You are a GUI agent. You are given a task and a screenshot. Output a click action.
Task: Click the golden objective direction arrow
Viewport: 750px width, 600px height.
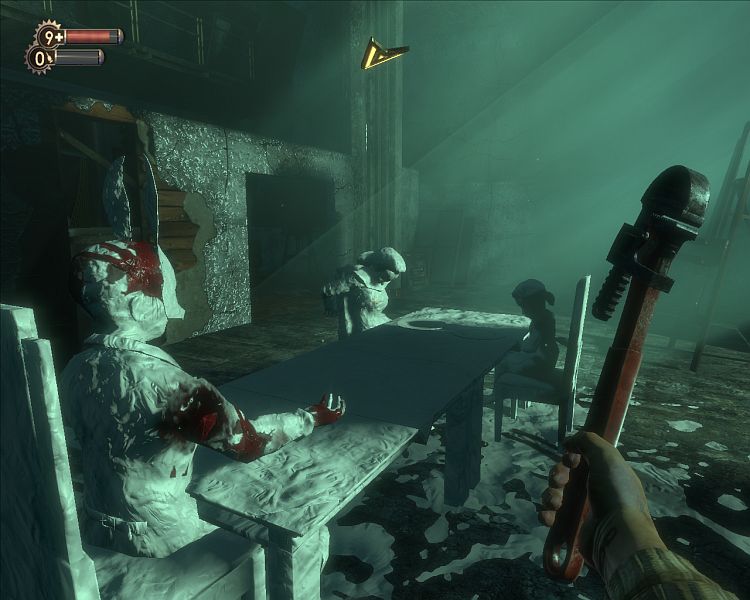point(382,53)
